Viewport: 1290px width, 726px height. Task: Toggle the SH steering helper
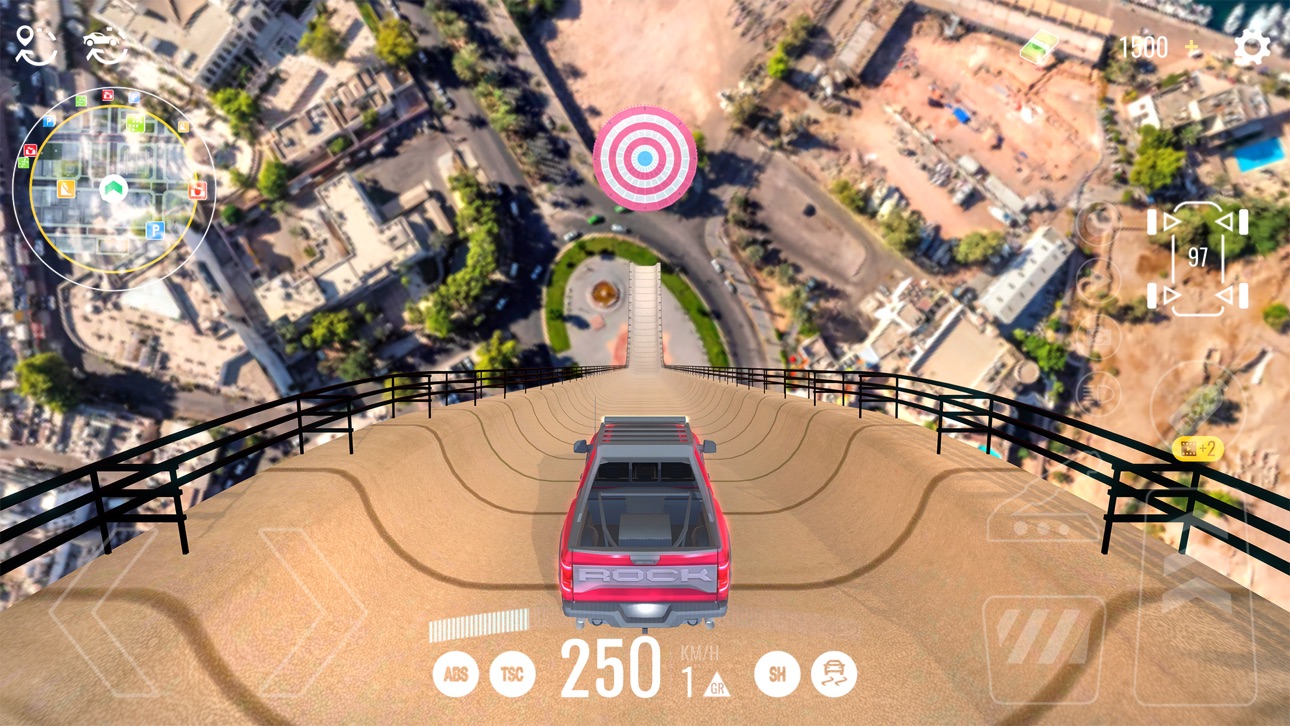[778, 672]
